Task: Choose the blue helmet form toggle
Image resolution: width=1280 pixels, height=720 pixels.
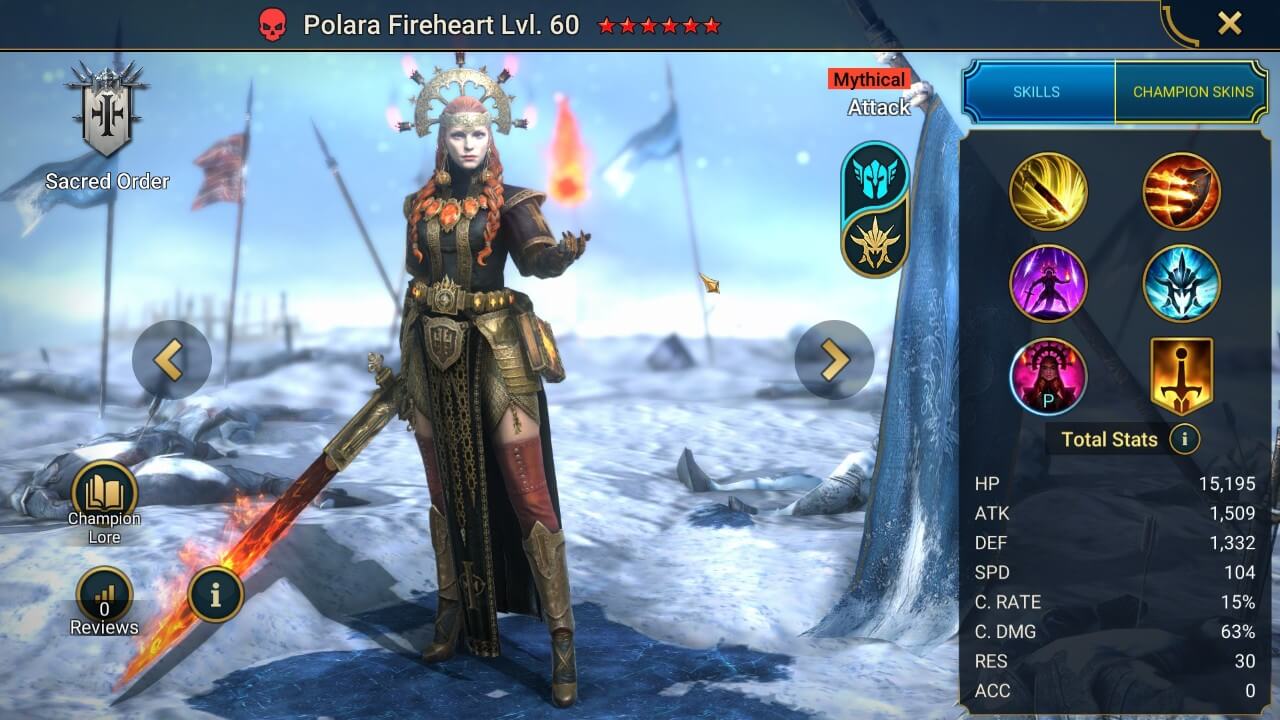Action: [x=875, y=175]
